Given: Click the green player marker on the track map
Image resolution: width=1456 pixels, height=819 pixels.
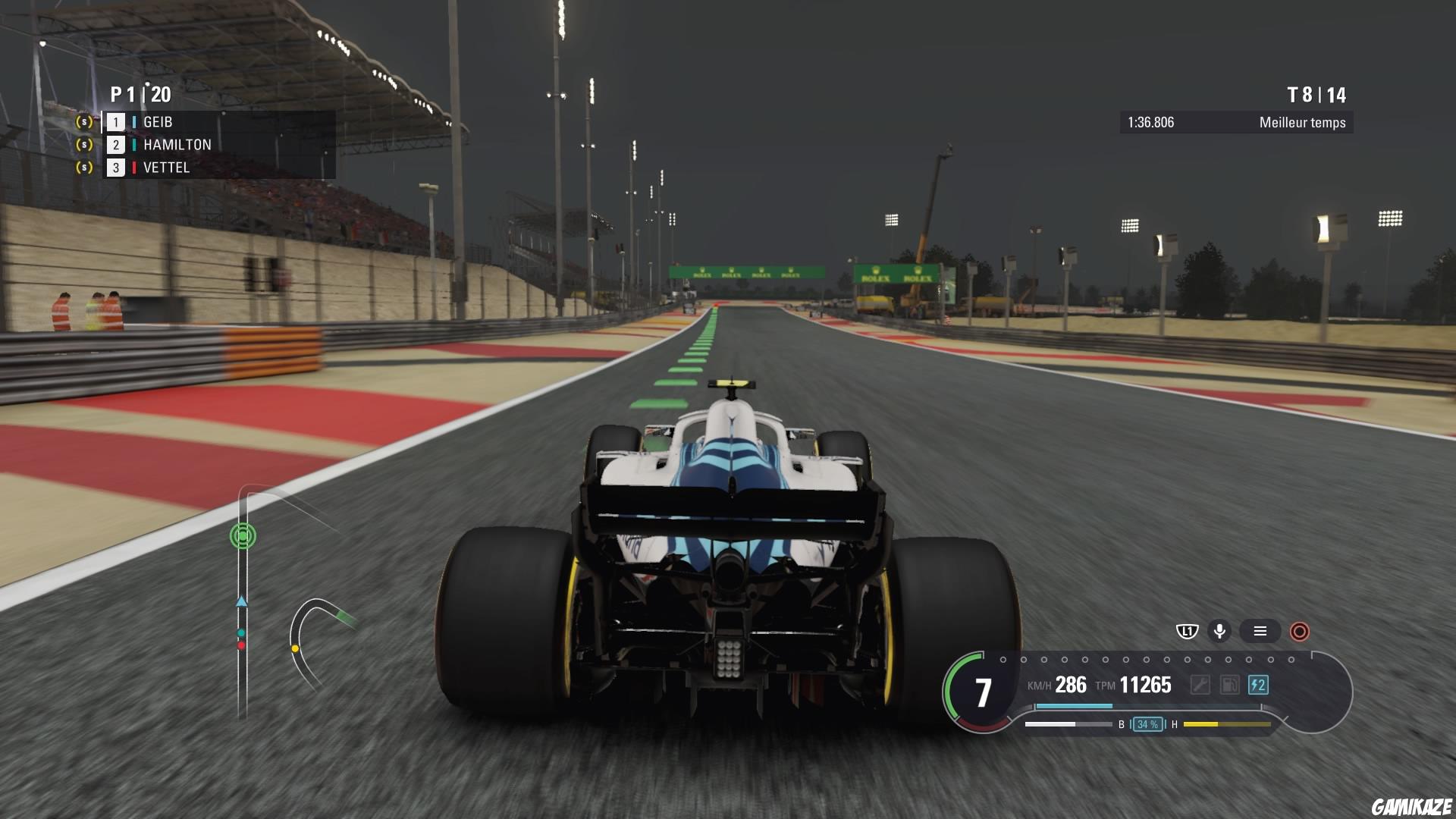Looking at the screenshot, I should (x=242, y=535).
